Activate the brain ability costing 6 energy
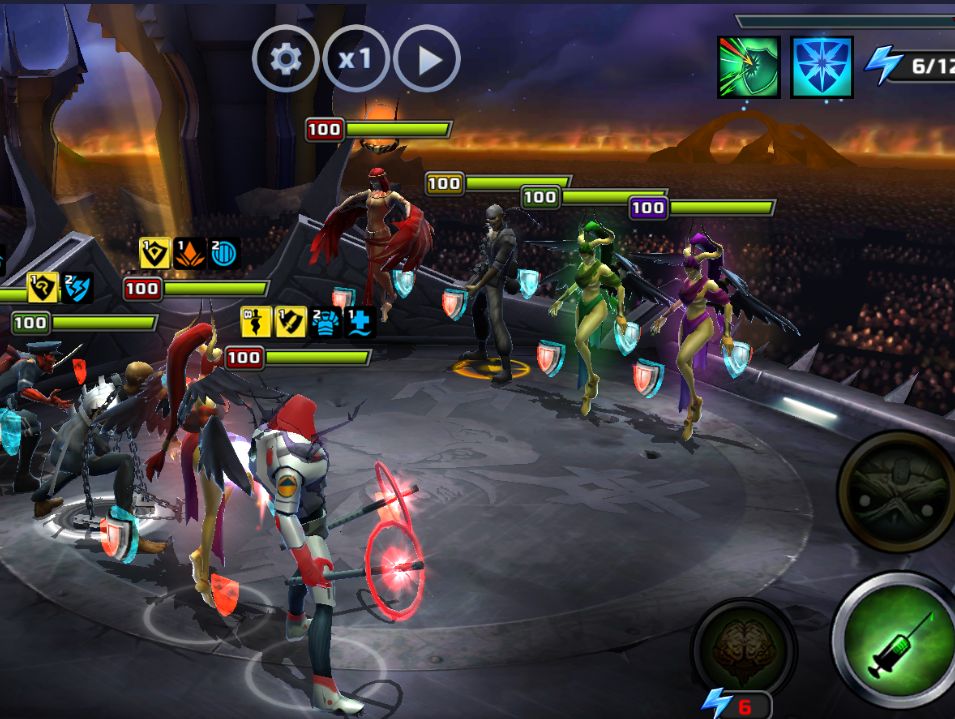The height and width of the screenshot is (719, 955). coord(743,647)
